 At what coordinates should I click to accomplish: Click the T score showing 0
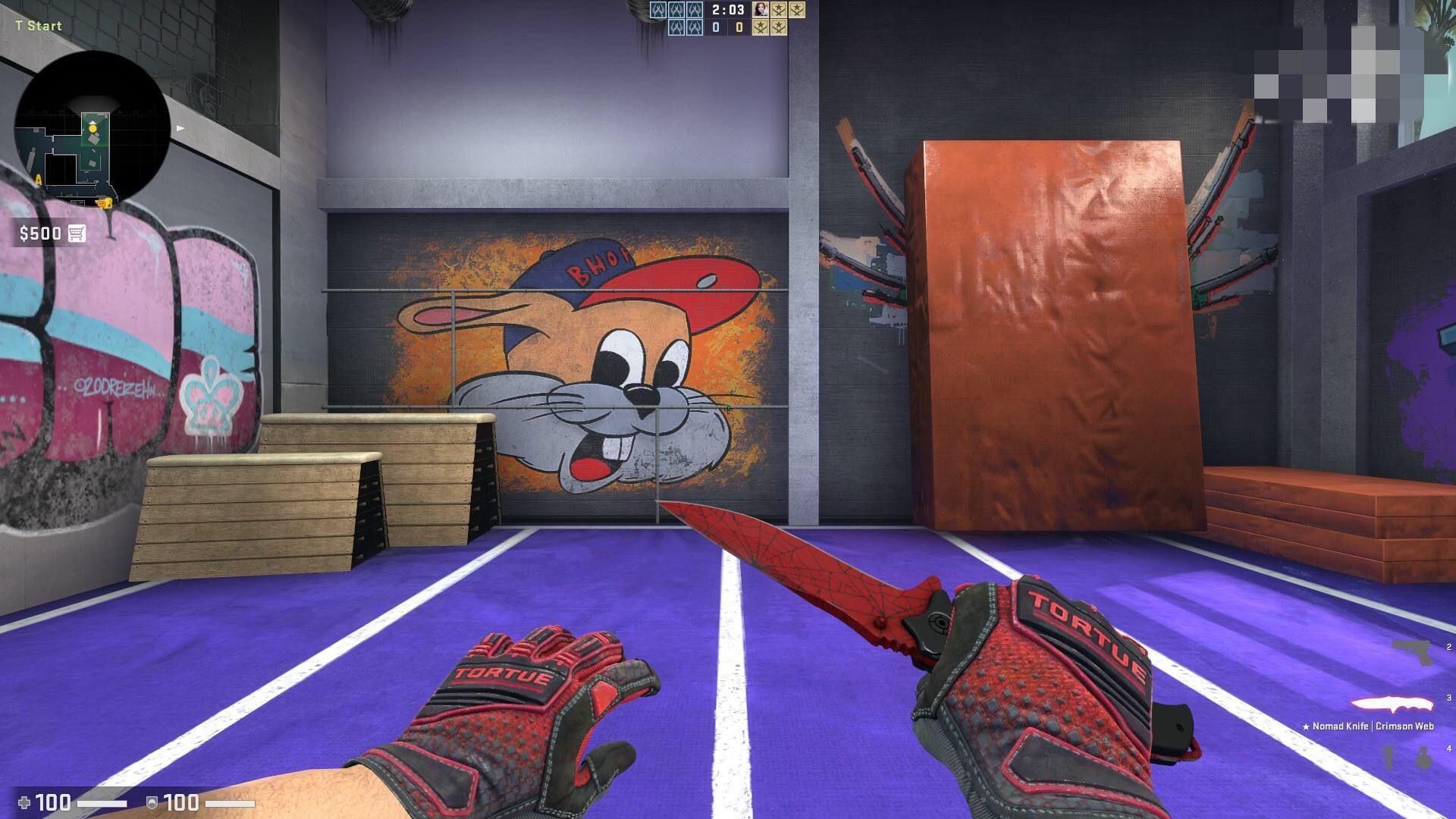point(739,26)
